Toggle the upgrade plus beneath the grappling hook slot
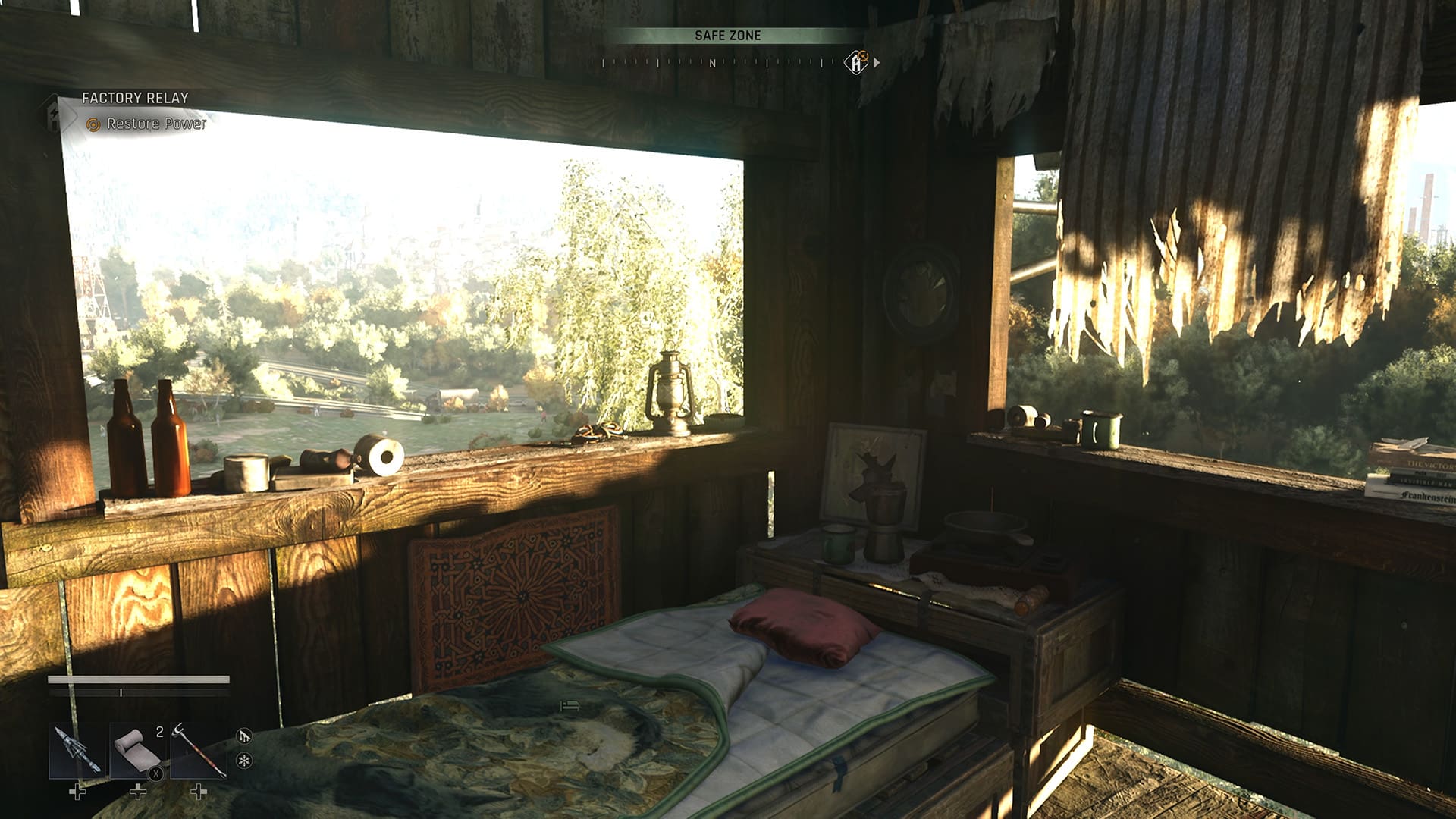 click(x=199, y=792)
